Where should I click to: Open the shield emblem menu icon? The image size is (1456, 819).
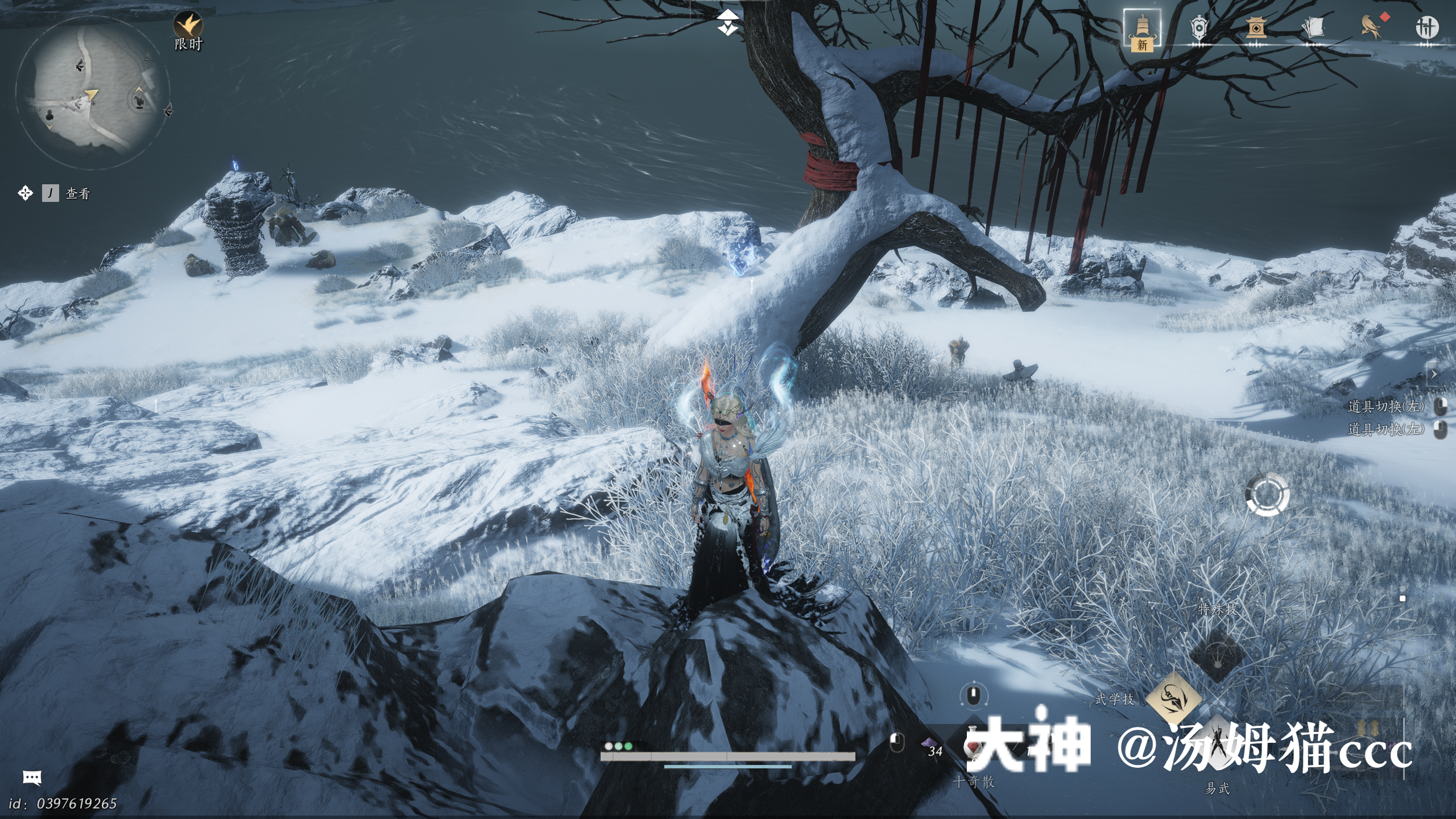pos(1199,27)
